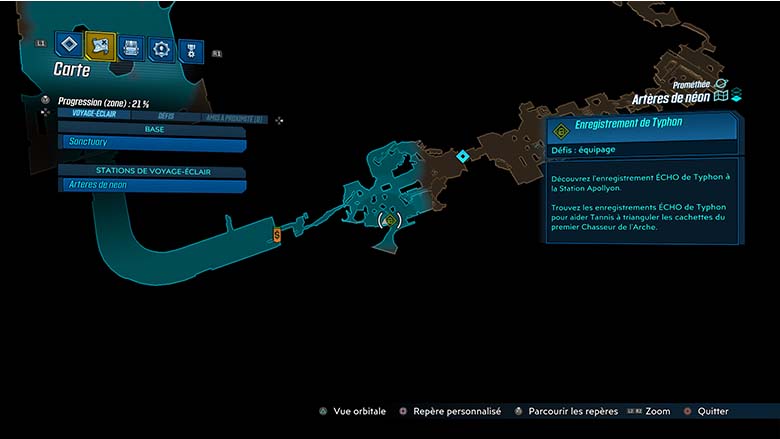Viewport: 780px width, 439px height.
Task: Choose Quitter to close the map
Action: tap(706, 411)
